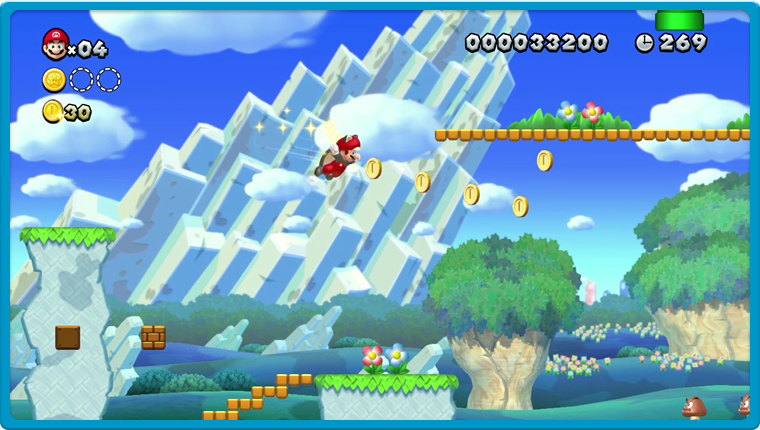Click the timer clock icon

pos(644,43)
